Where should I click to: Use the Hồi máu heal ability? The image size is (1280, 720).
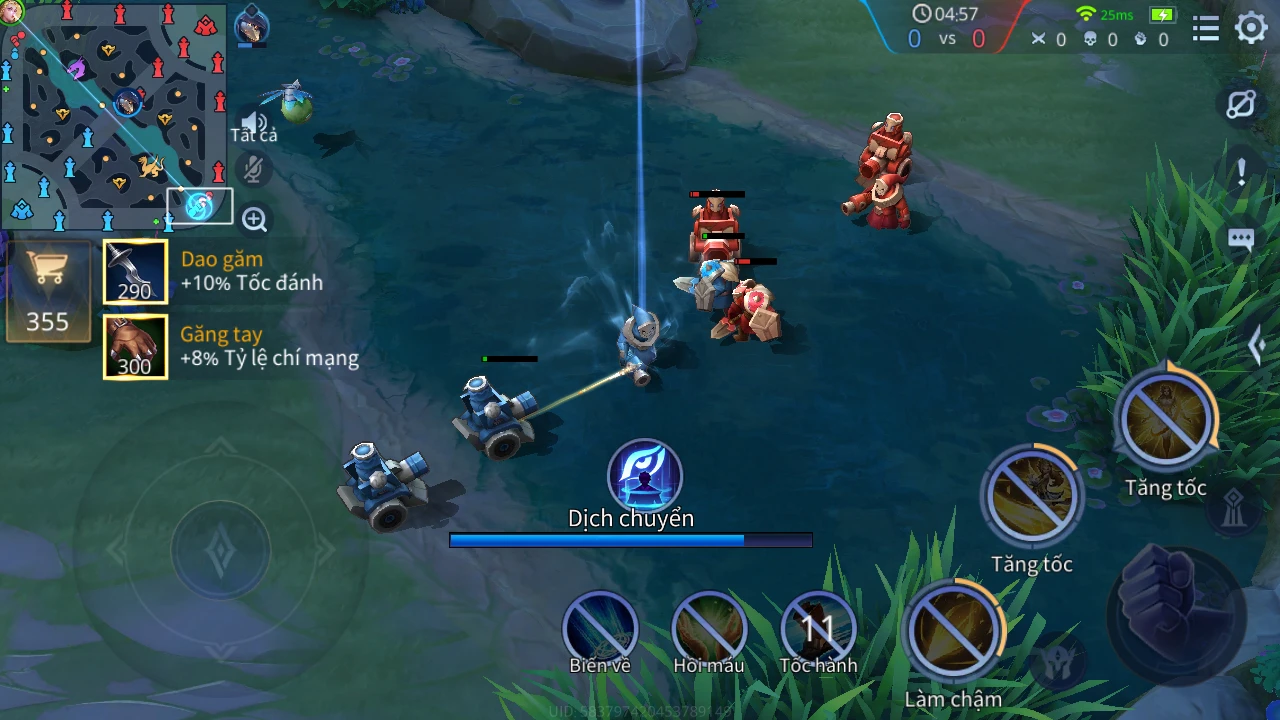[709, 630]
